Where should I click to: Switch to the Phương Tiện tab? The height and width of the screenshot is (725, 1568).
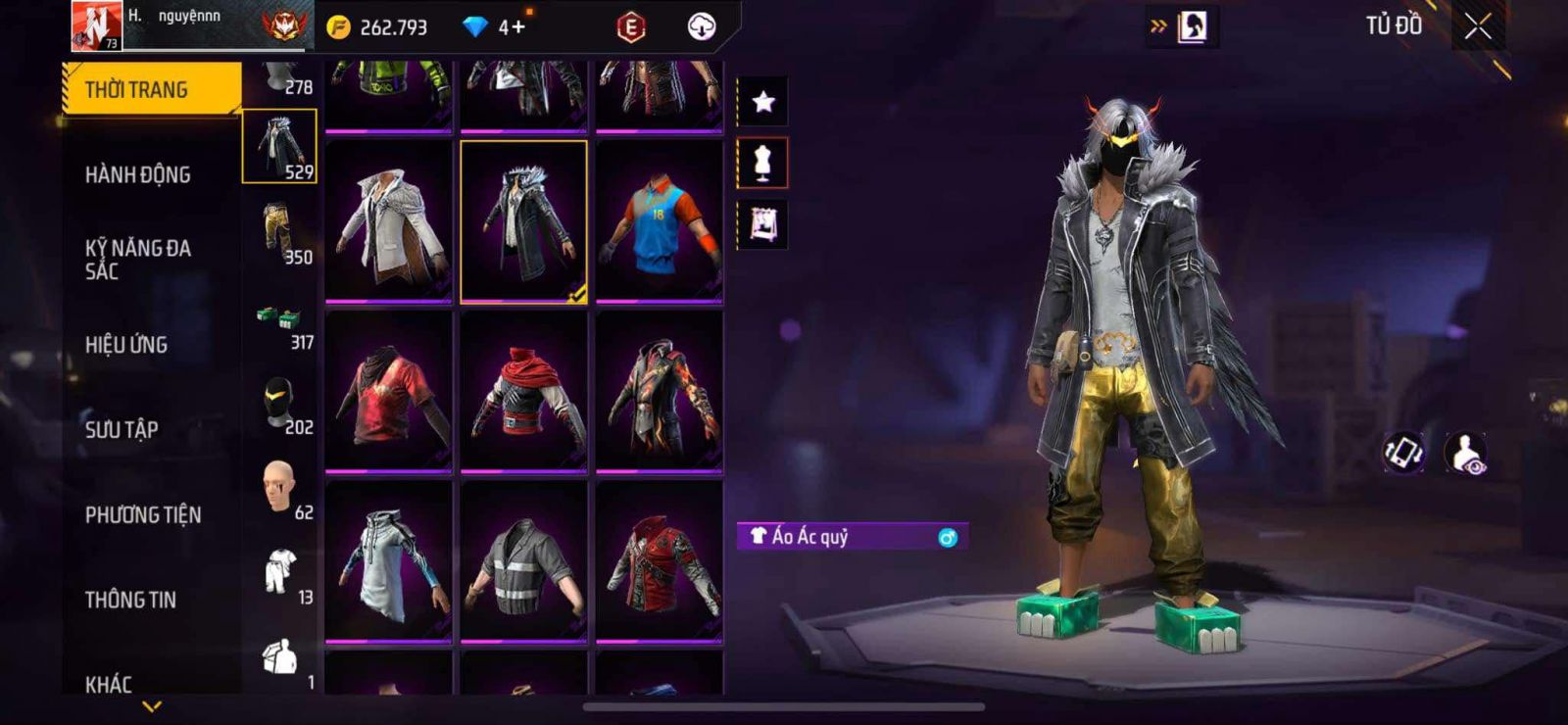pos(143,514)
